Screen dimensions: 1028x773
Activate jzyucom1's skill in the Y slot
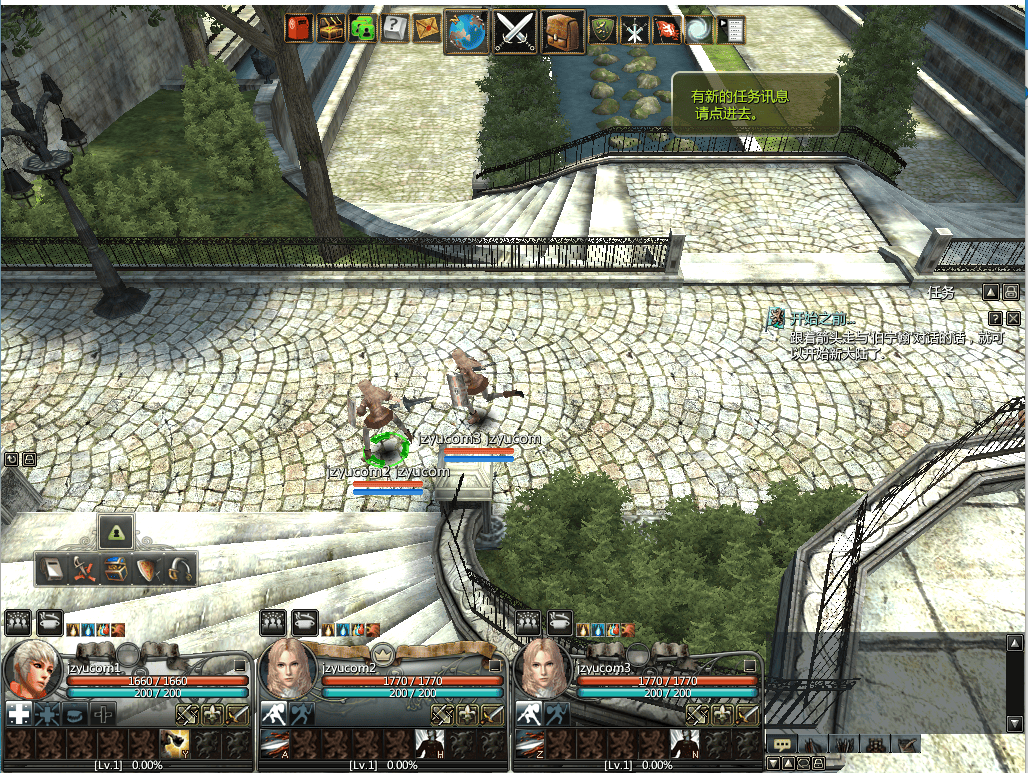pos(175,744)
